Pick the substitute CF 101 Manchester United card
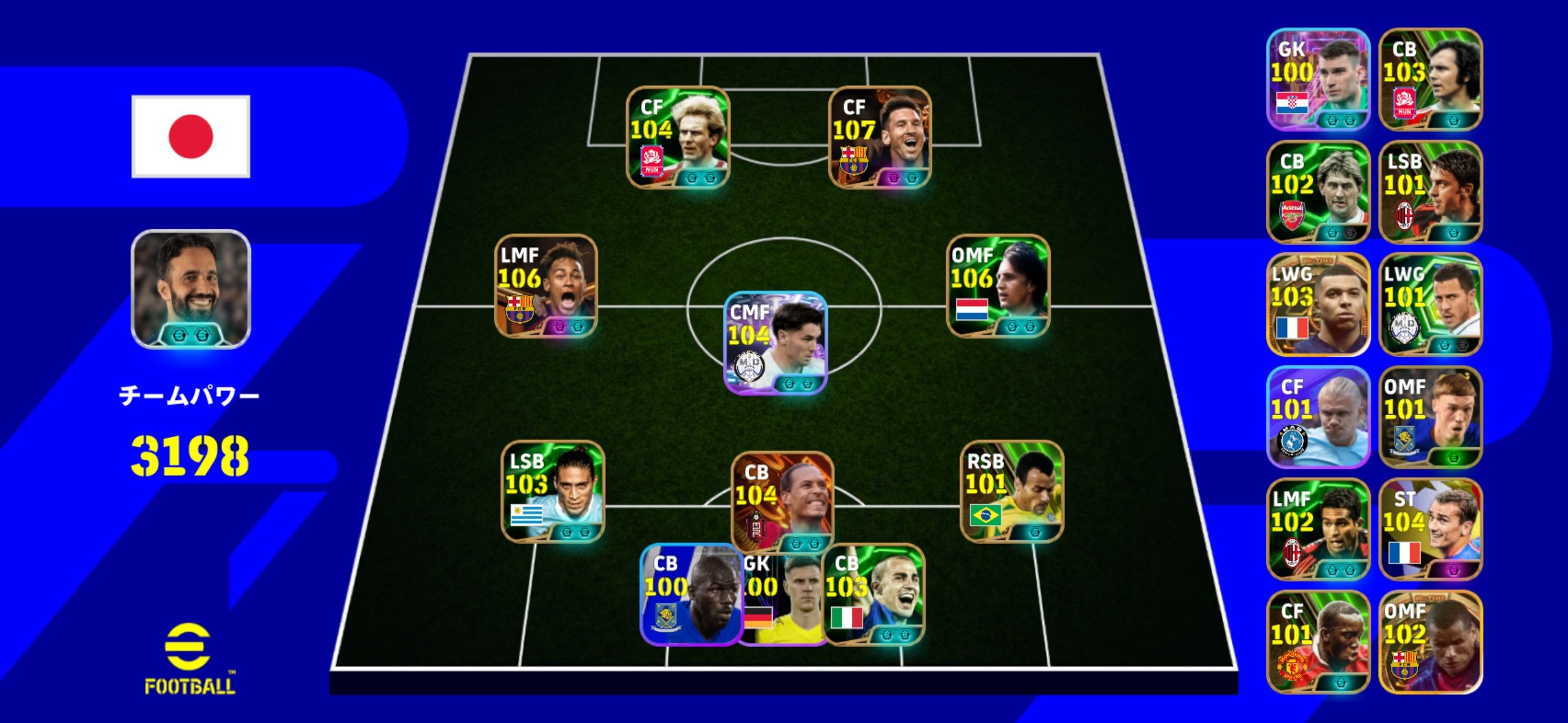Screen dimensions: 1568x723 point(1318,642)
